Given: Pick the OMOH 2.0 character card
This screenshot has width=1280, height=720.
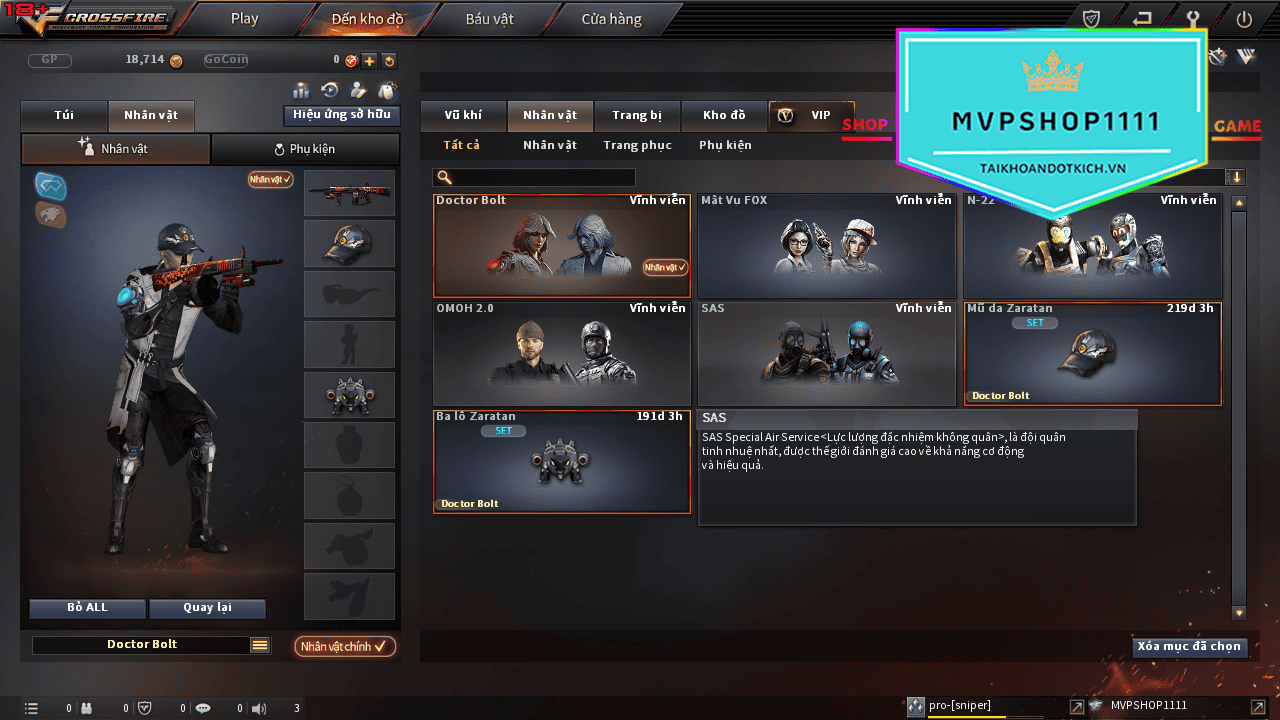Looking at the screenshot, I should click(x=561, y=354).
